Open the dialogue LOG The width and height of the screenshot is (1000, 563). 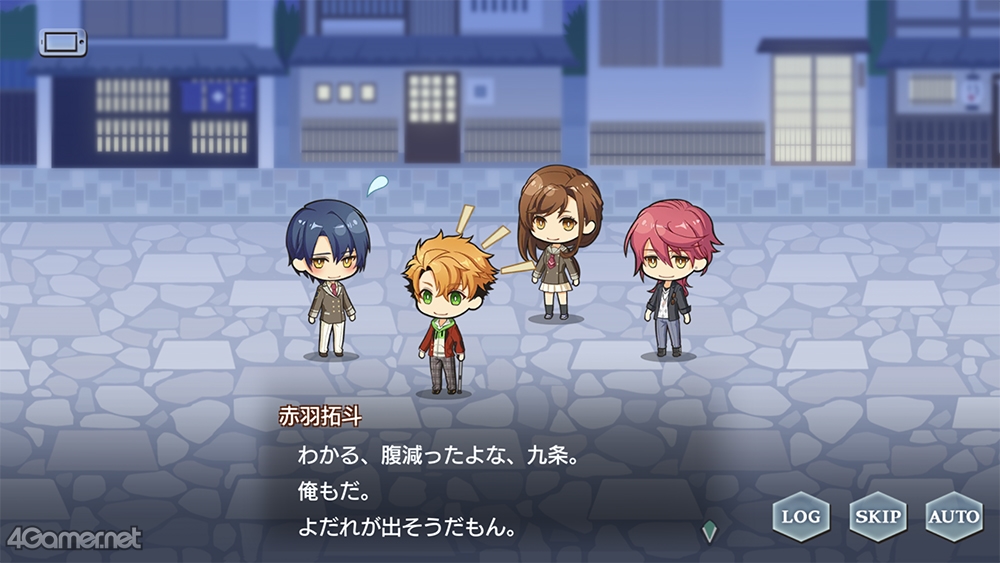click(801, 517)
